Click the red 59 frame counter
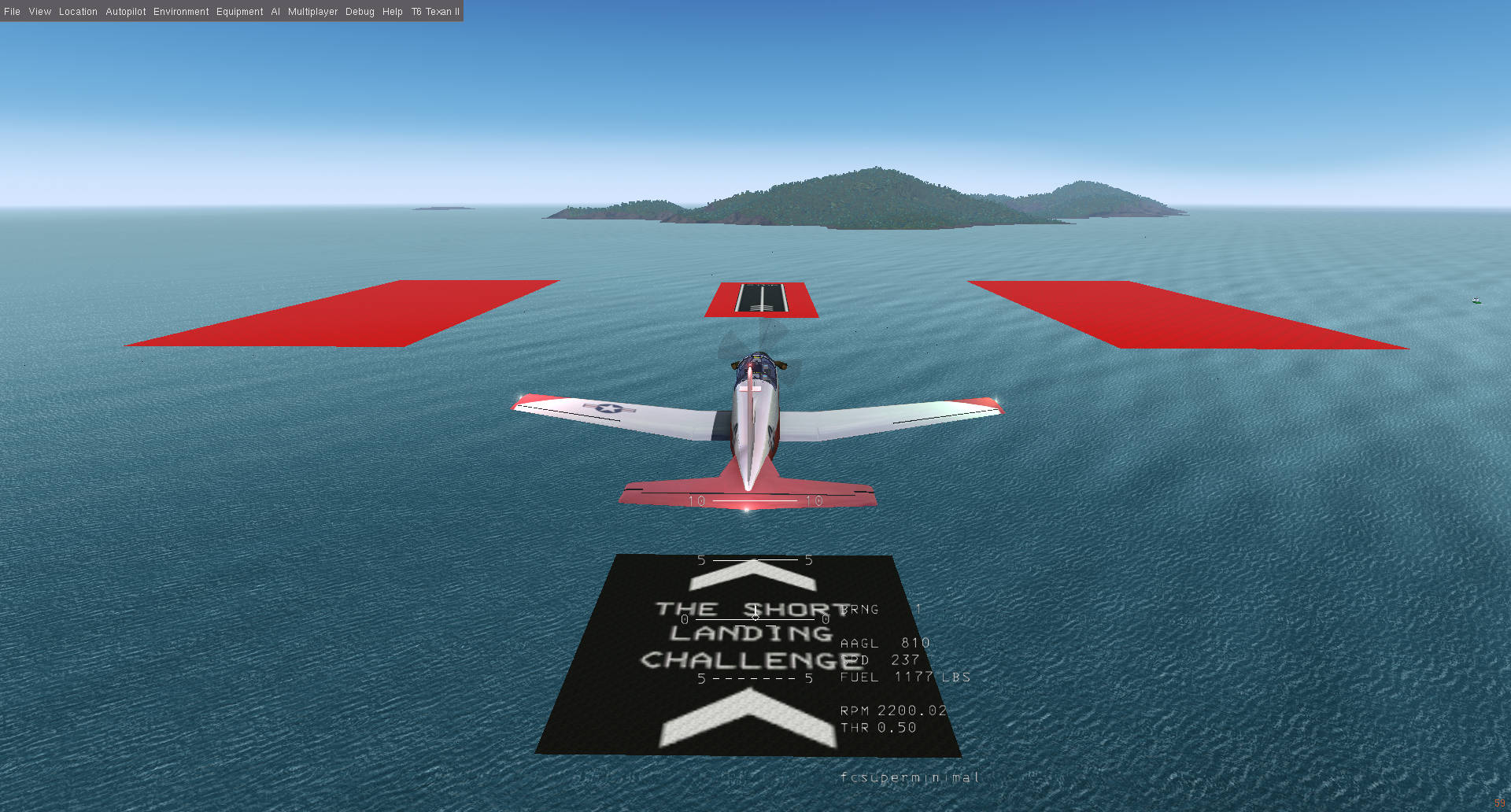Image resolution: width=1511 pixels, height=812 pixels. click(x=1498, y=803)
